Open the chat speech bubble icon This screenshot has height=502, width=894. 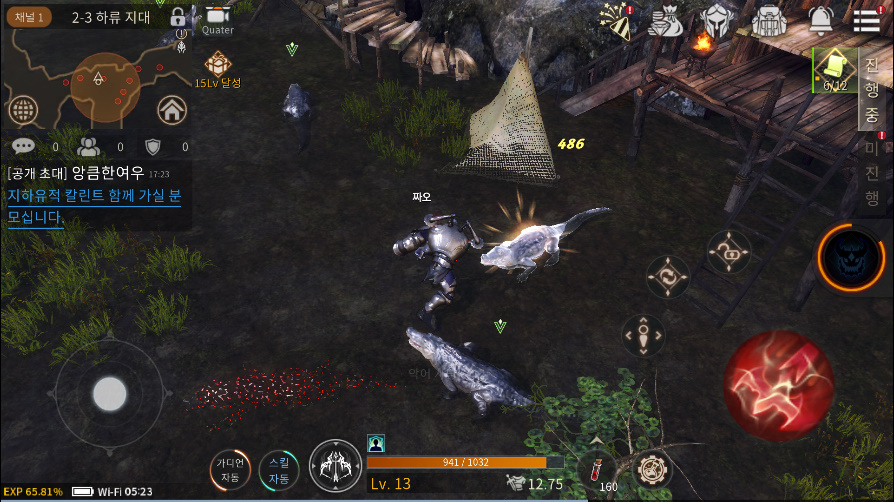[23, 146]
